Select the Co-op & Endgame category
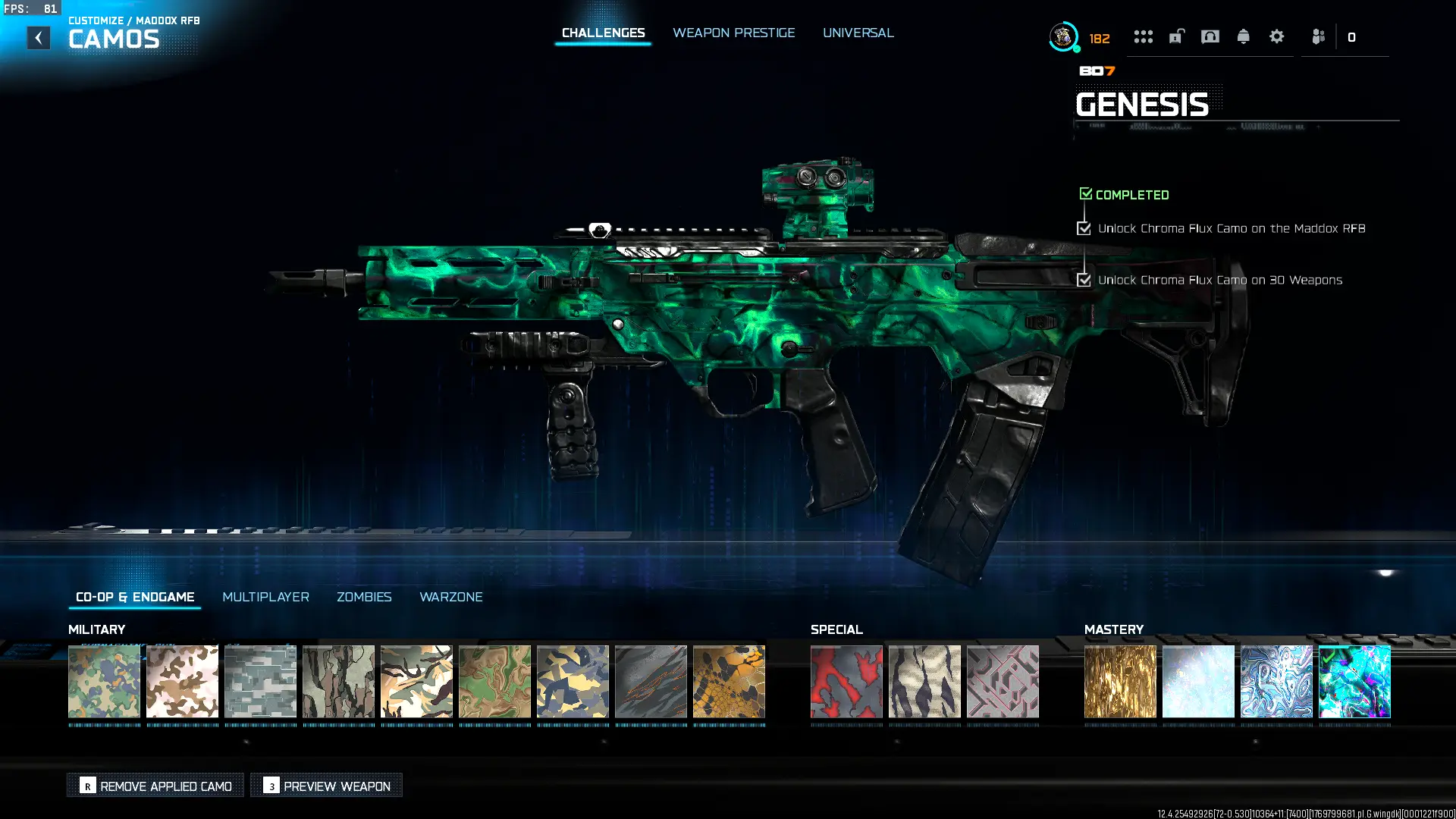The image size is (1456, 819). coord(135,597)
